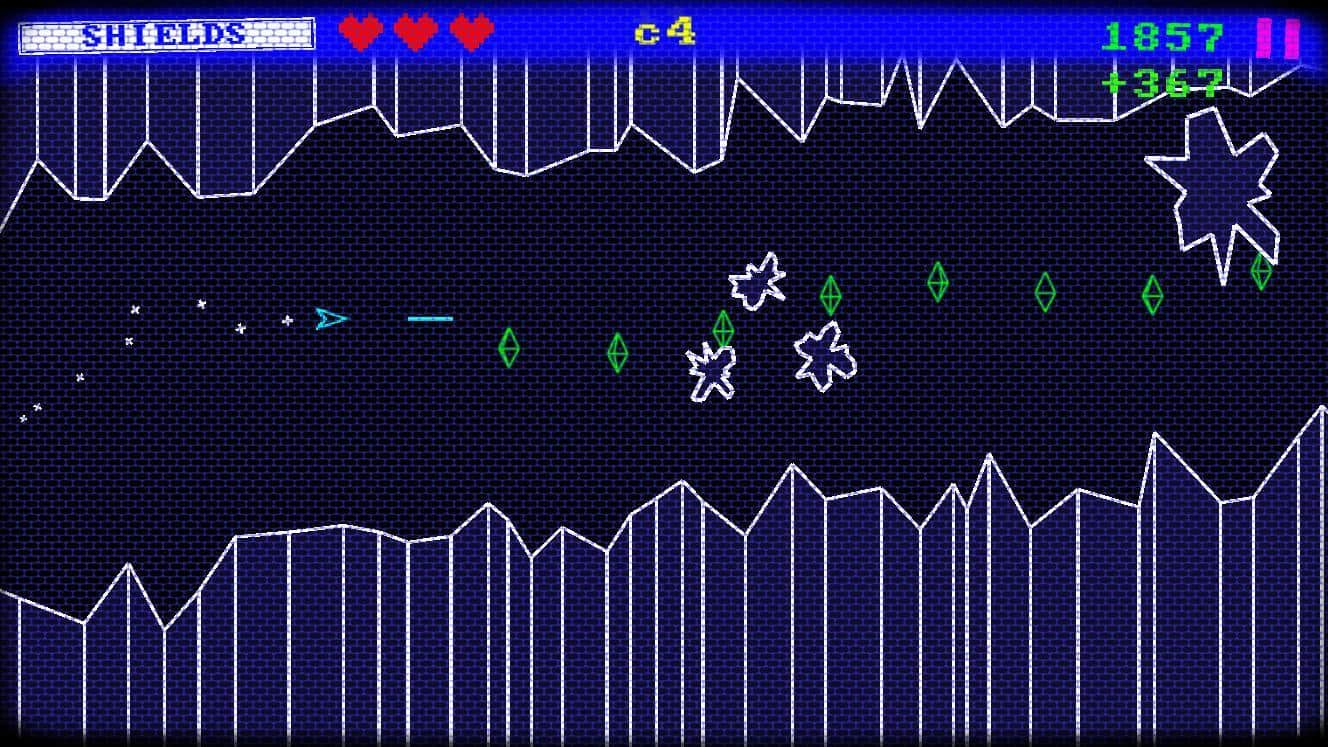Click the lowest asteroid in the middle cluster
The image size is (1328, 747).
coord(712,372)
